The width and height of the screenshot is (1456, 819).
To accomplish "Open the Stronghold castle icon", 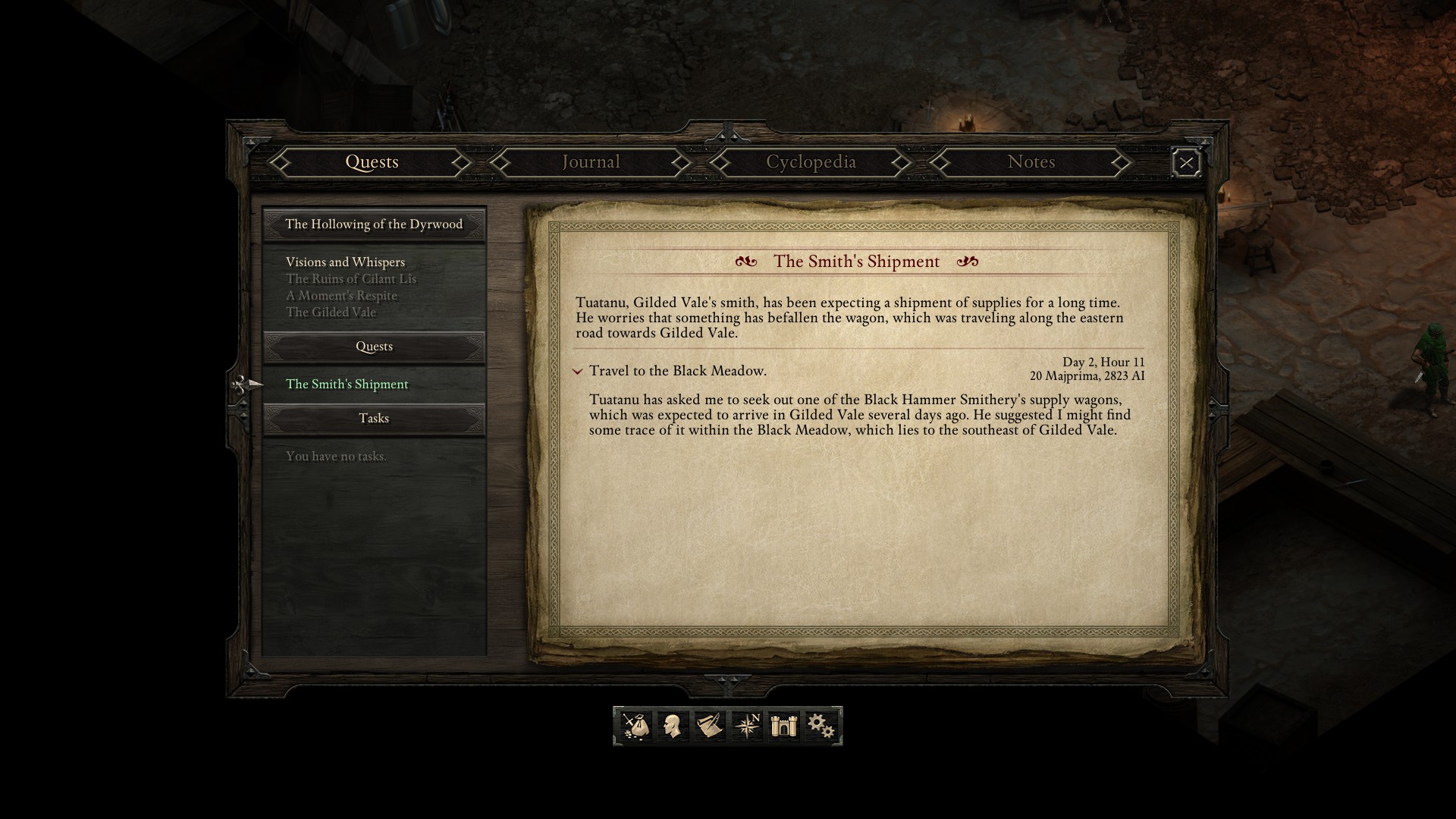I will tap(783, 726).
